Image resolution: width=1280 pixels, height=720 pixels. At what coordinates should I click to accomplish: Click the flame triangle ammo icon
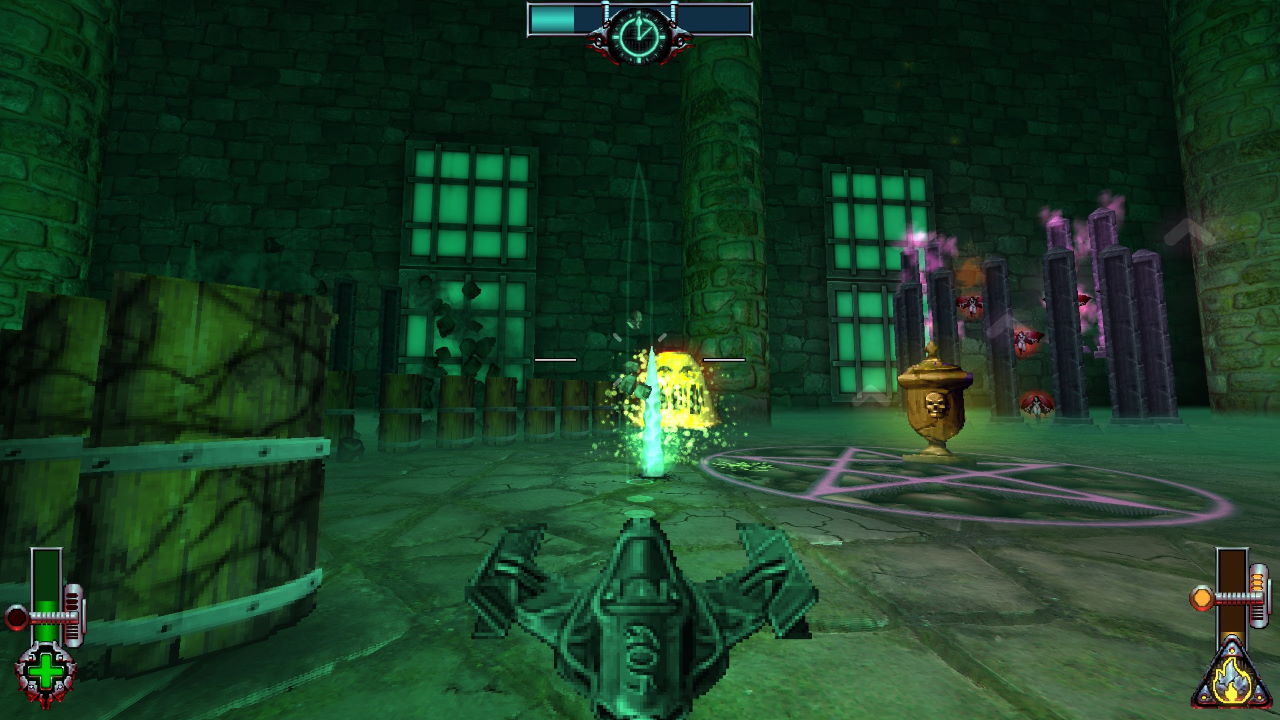pos(1232,679)
